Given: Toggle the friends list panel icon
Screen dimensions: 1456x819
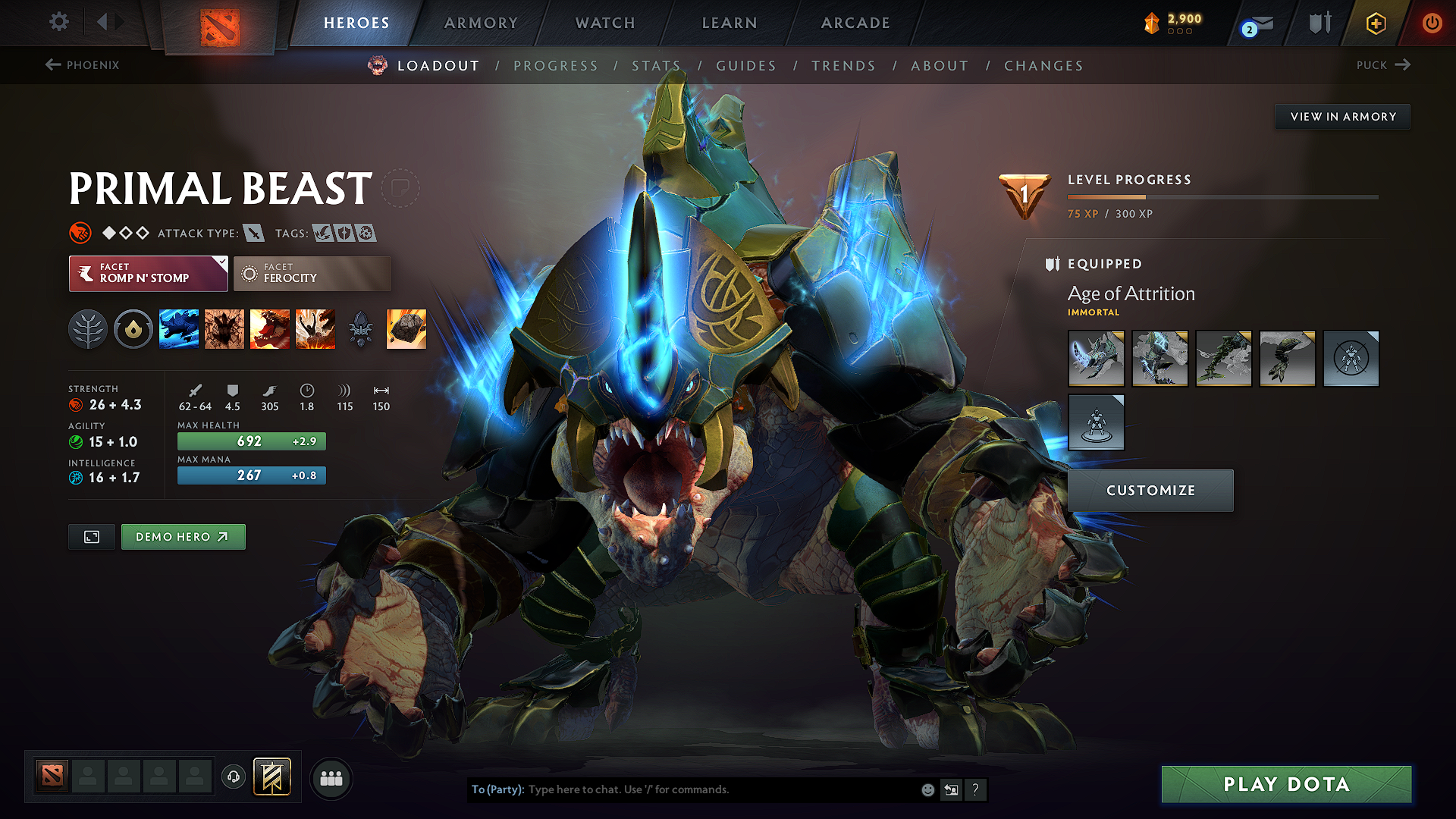Looking at the screenshot, I should tap(332, 777).
